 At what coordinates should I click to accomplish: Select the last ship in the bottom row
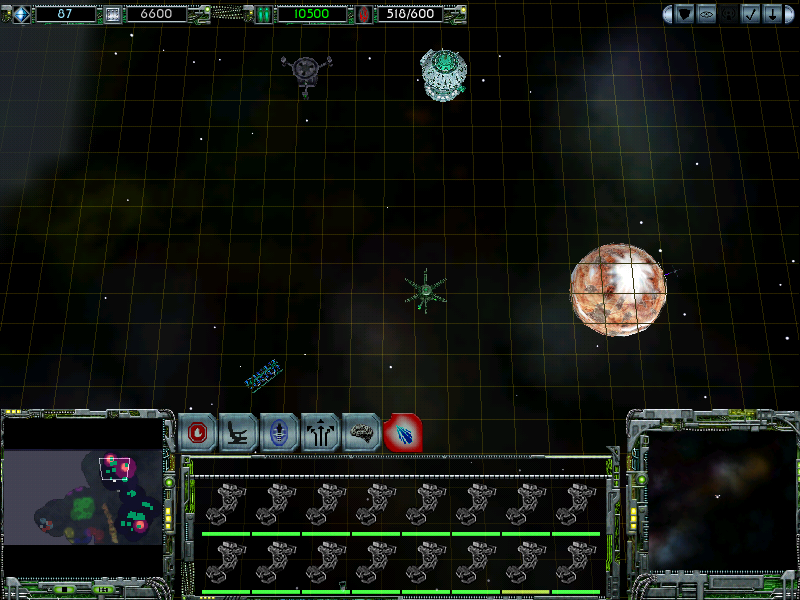(x=575, y=563)
